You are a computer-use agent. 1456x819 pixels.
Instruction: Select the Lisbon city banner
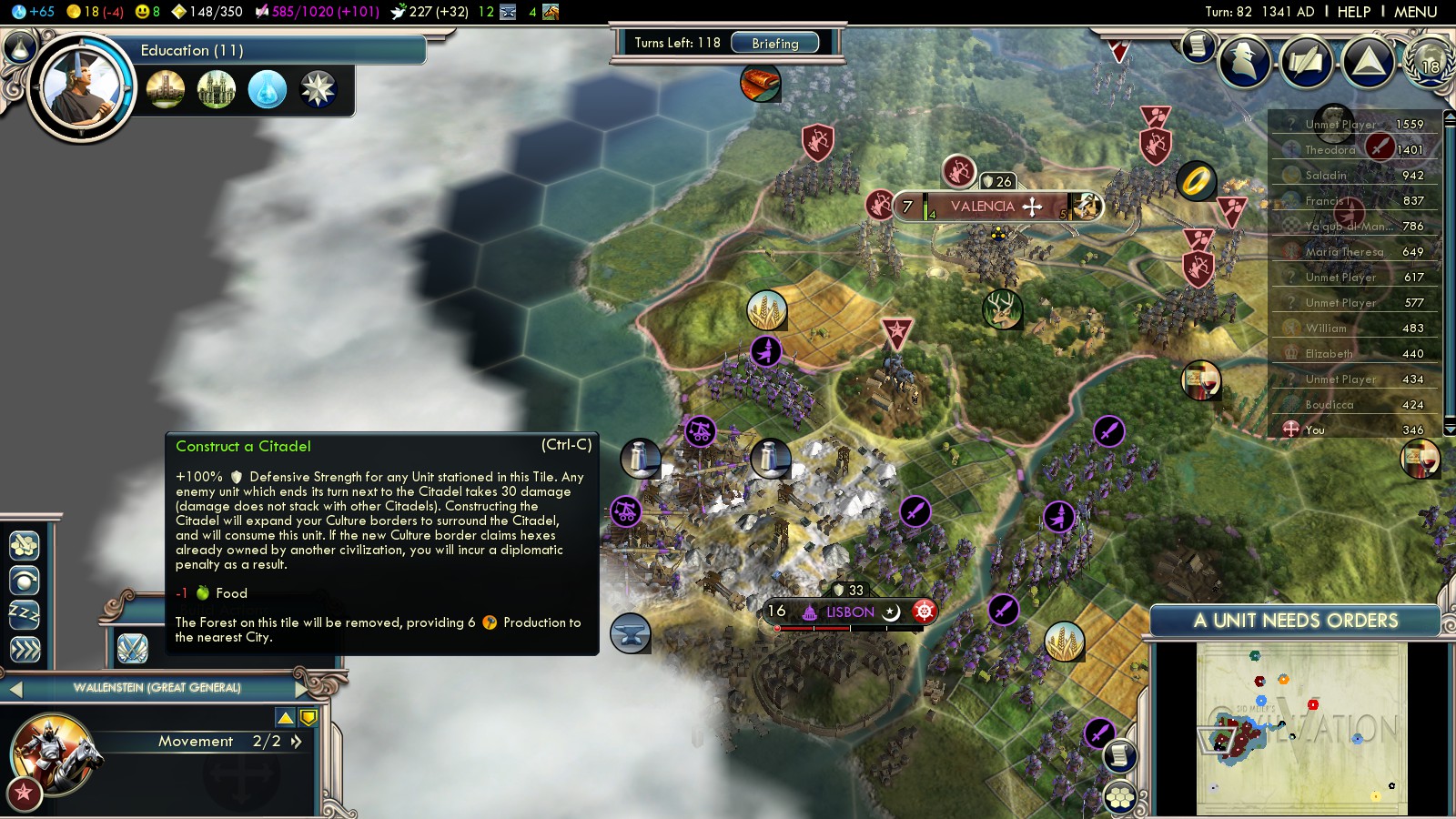[x=850, y=612]
